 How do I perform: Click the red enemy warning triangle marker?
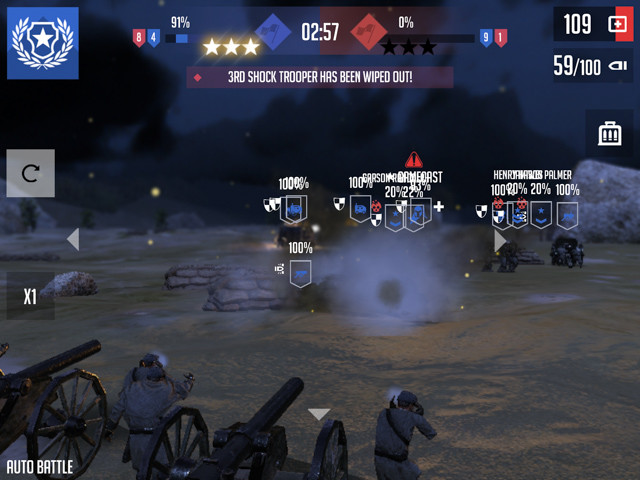tap(414, 160)
